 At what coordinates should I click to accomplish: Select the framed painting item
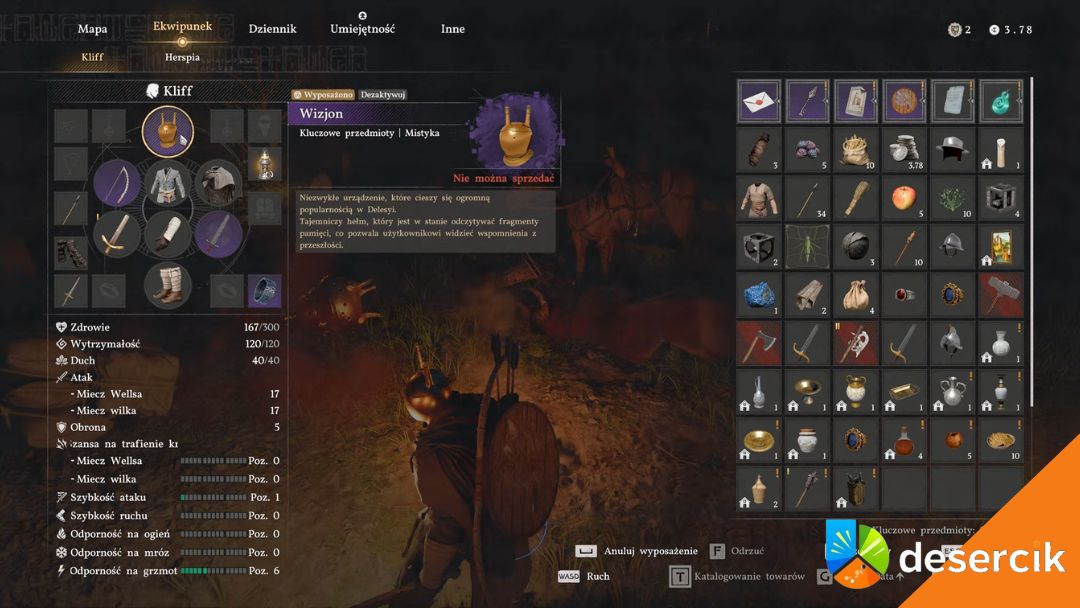point(1001,245)
